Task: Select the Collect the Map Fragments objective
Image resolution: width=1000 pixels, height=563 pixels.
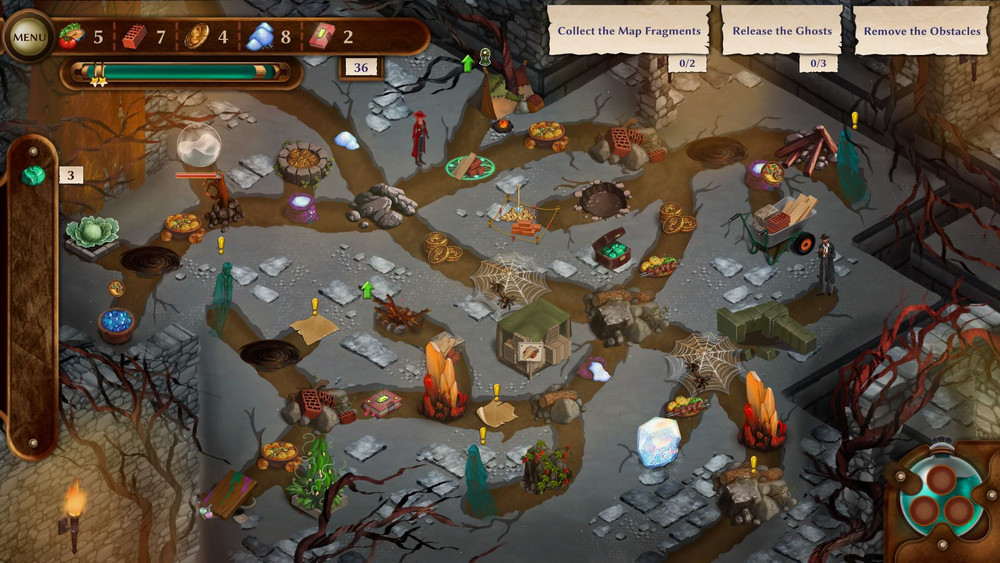Action: click(x=629, y=31)
